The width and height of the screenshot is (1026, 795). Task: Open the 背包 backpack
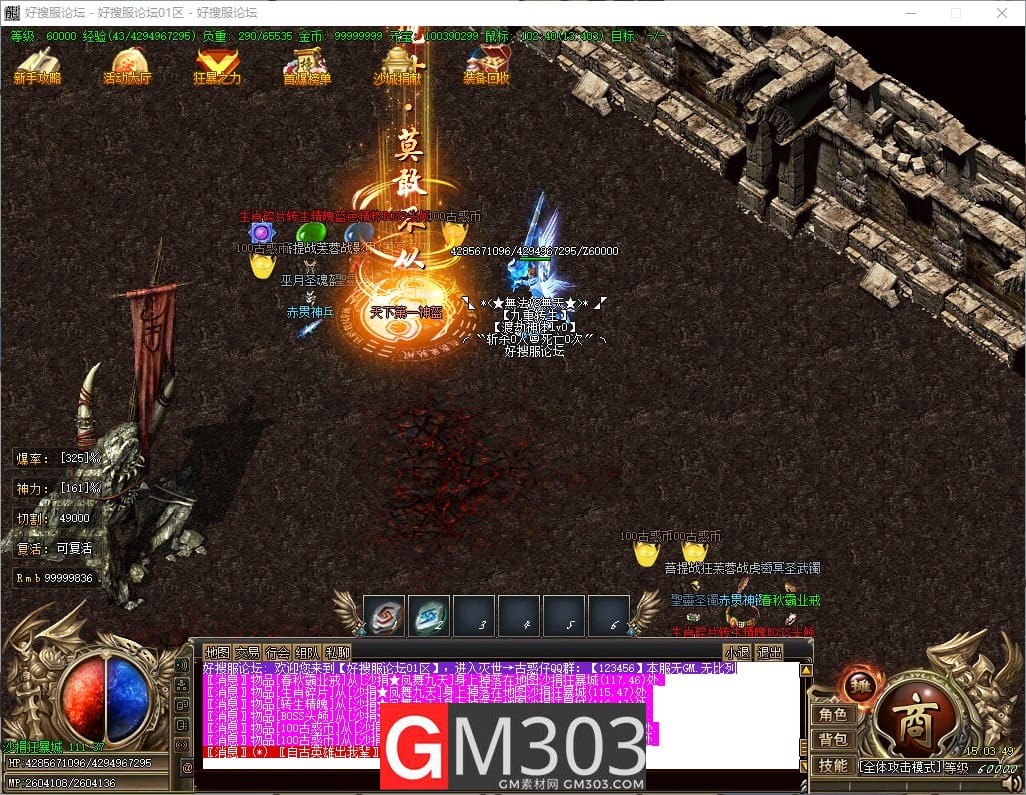[832, 739]
